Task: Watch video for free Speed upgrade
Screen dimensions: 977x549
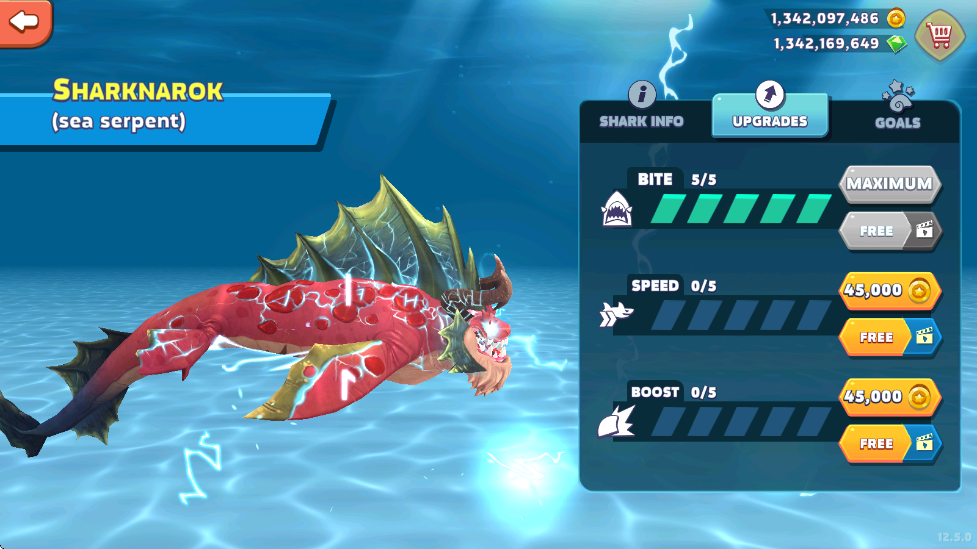Action: [x=889, y=337]
